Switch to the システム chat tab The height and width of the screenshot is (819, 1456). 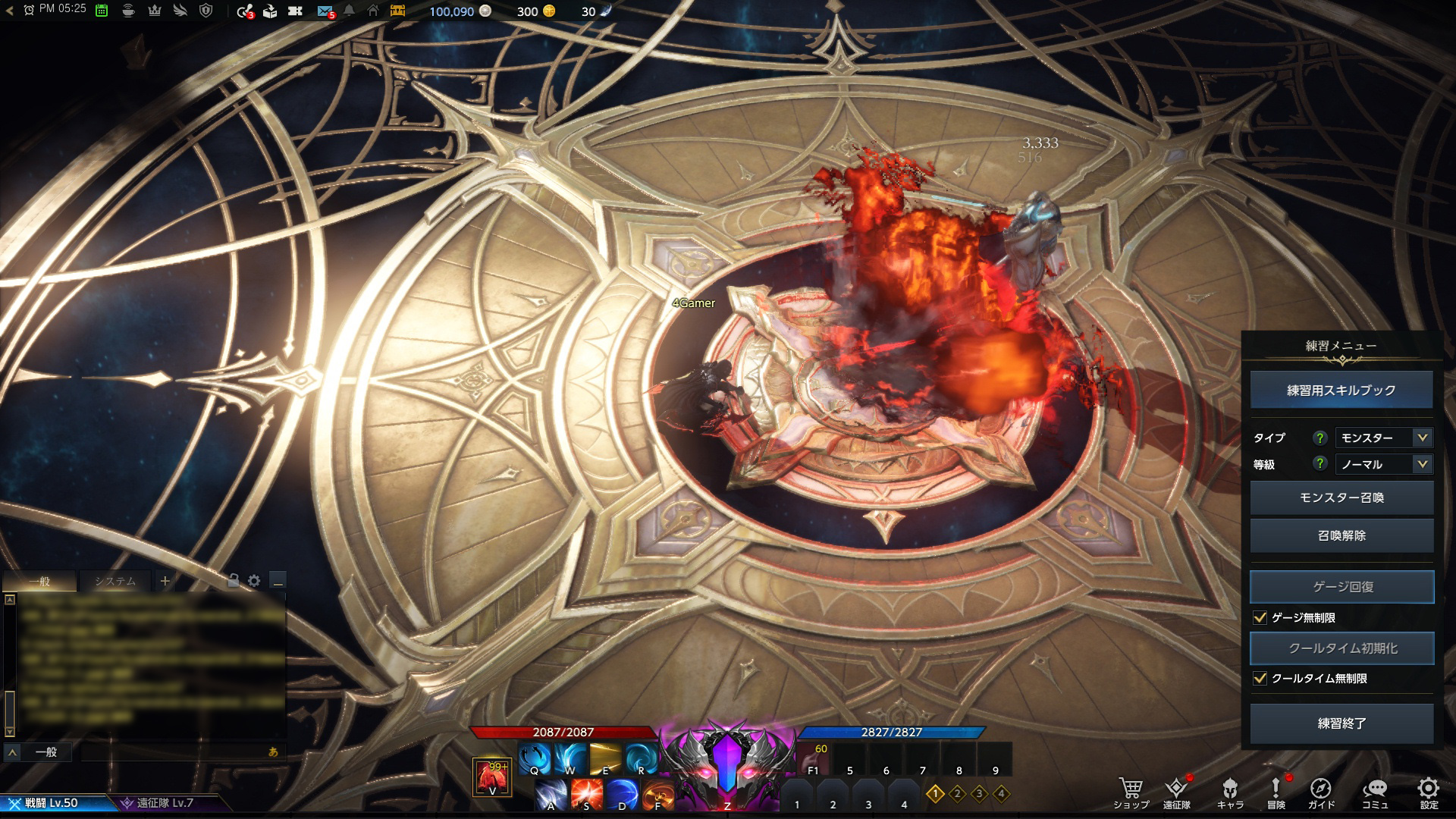coord(115,582)
